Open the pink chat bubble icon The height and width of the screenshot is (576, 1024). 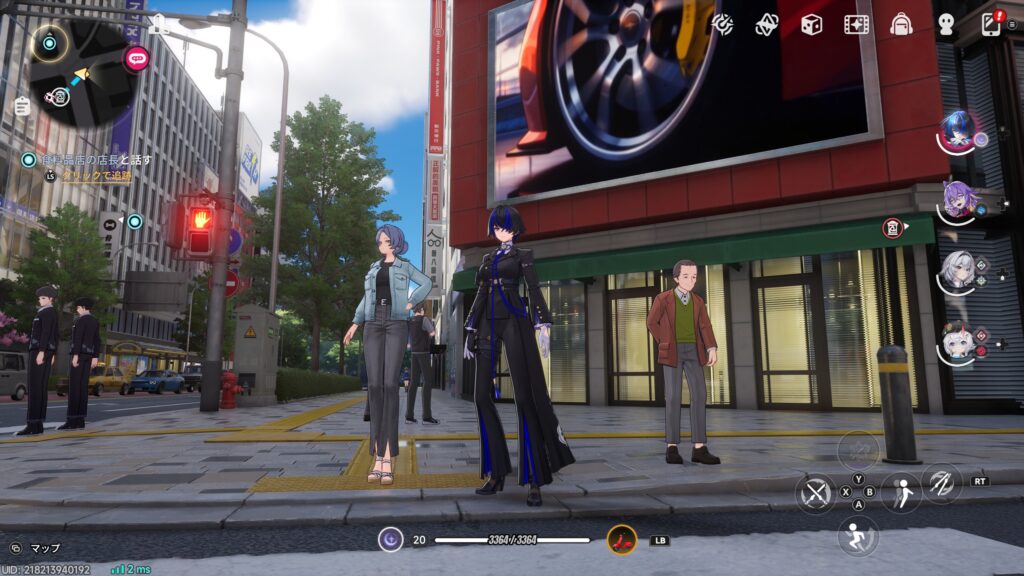point(136,58)
